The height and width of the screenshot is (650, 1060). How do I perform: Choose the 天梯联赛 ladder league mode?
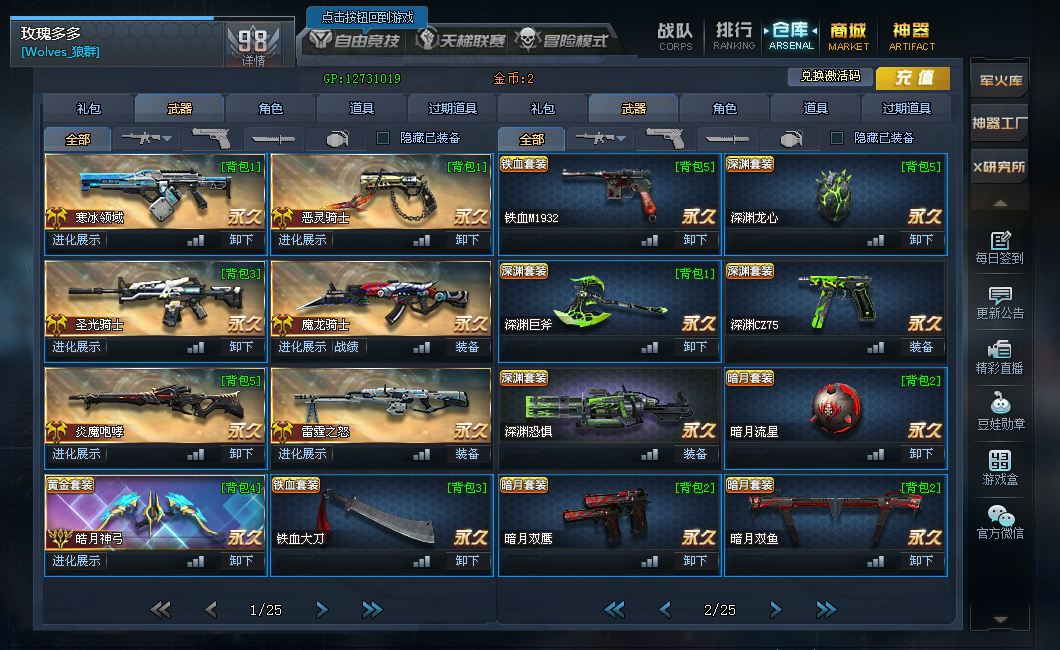pos(461,41)
